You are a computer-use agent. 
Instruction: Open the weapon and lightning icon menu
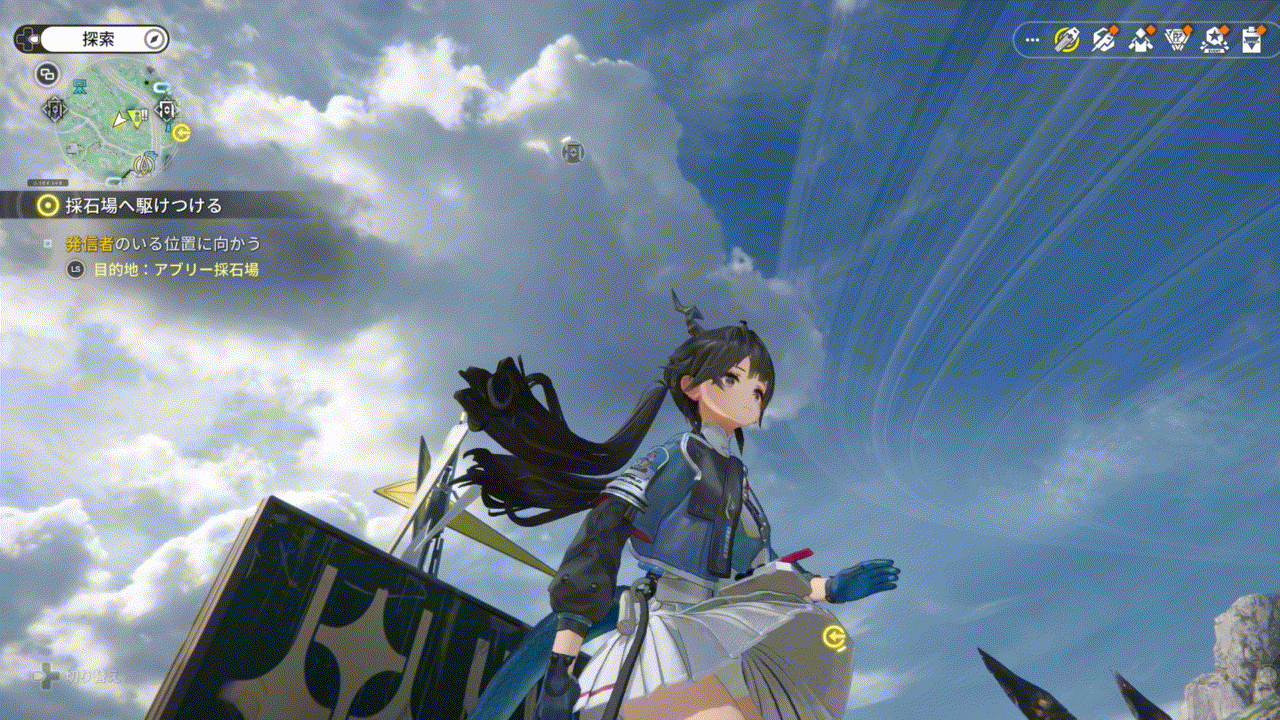pyautogui.click(x=1104, y=40)
